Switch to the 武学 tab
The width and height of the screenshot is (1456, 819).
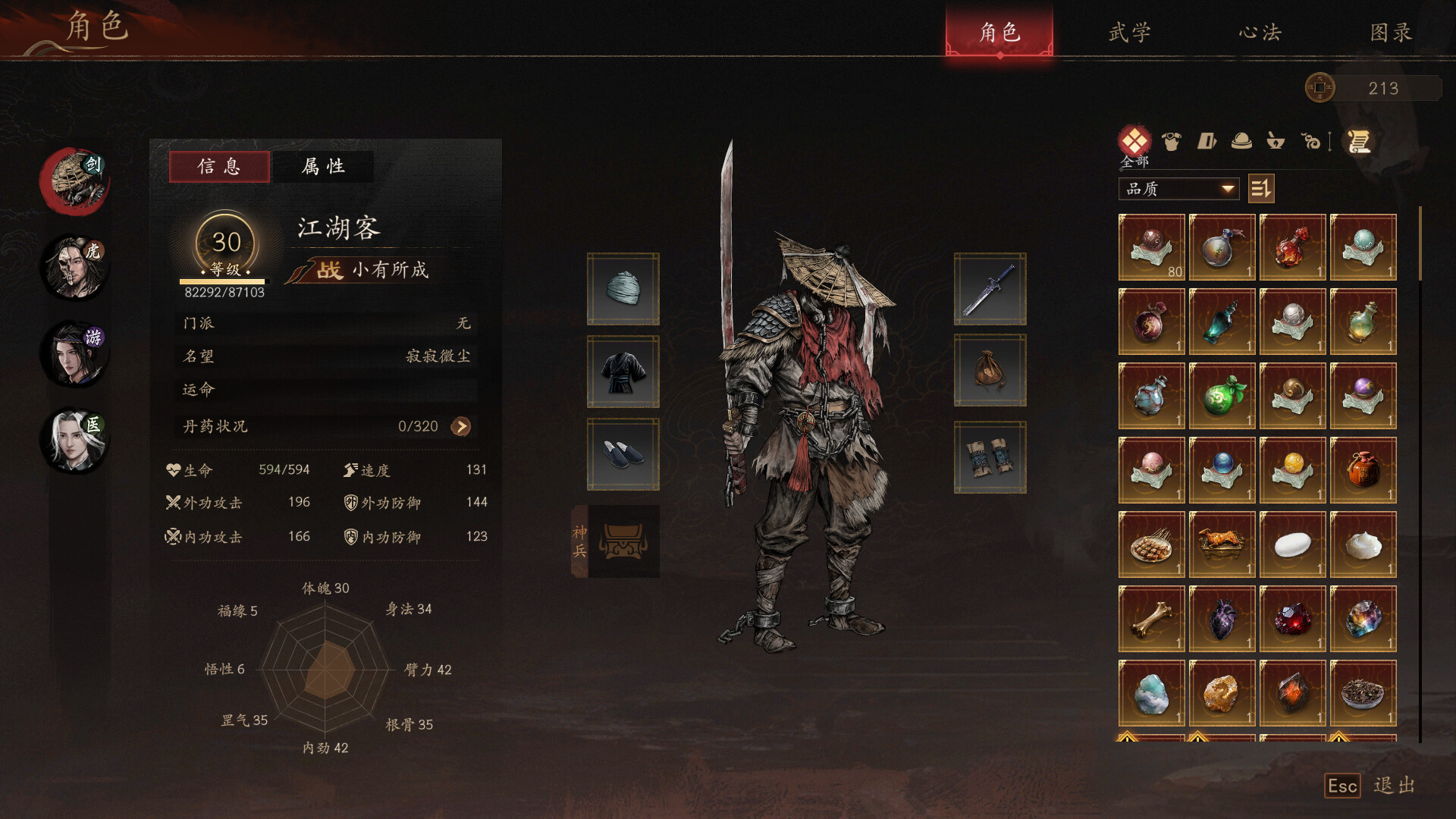tap(1129, 33)
